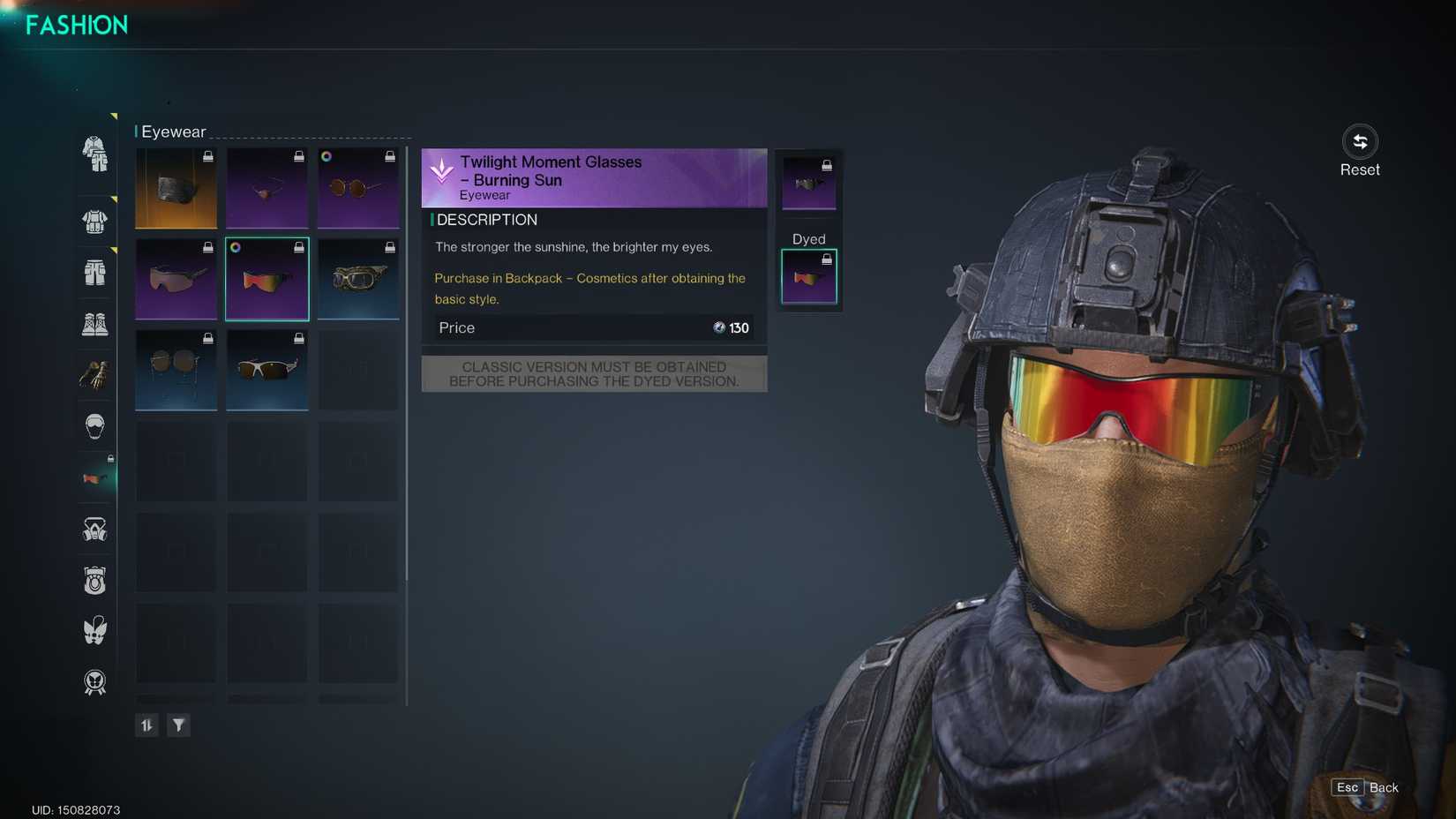Select the vintage aviator goggles thumbnail
This screenshot has height=819, width=1456.
tap(358, 280)
